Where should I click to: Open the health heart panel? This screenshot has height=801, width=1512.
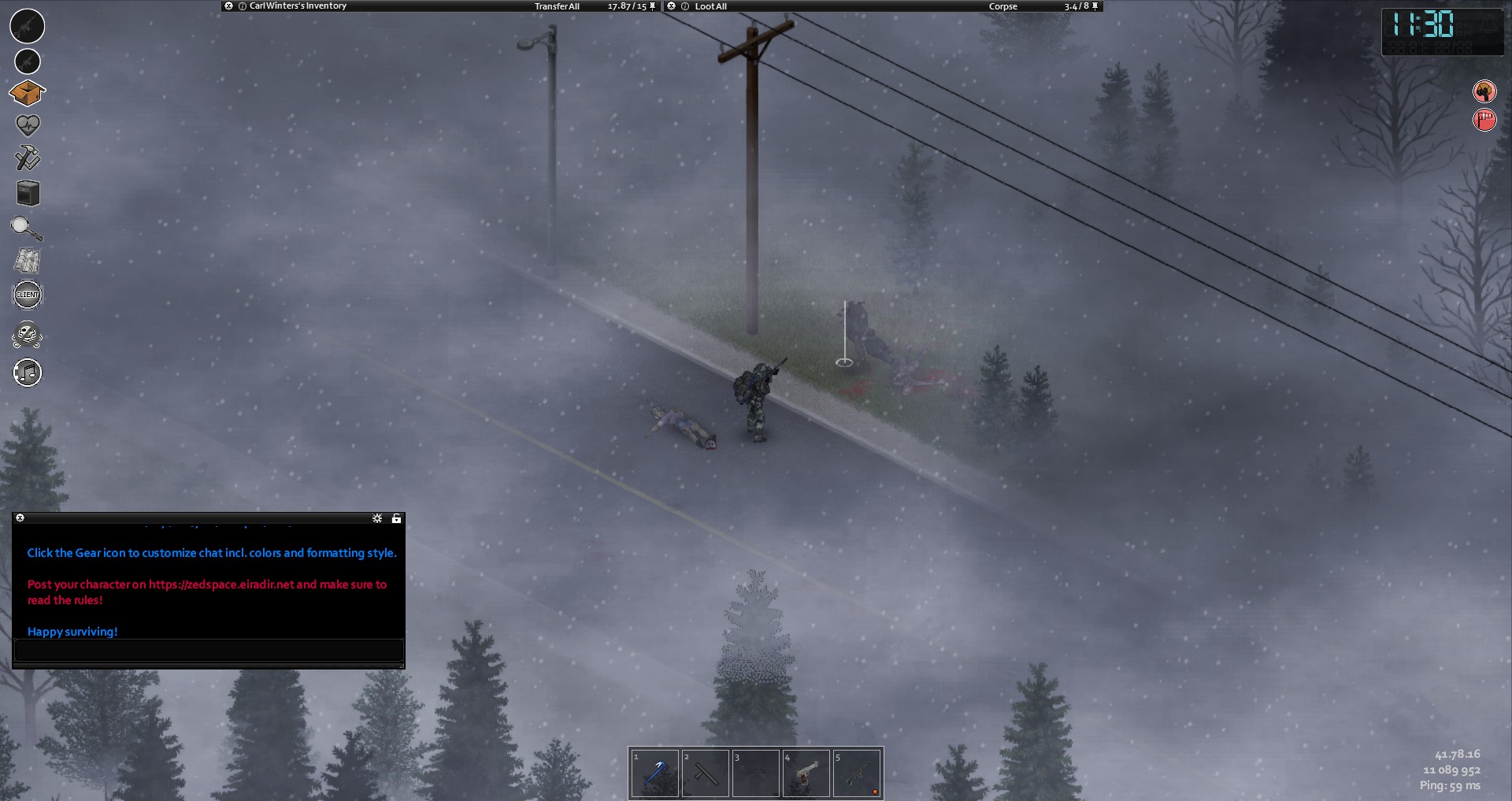click(x=28, y=124)
